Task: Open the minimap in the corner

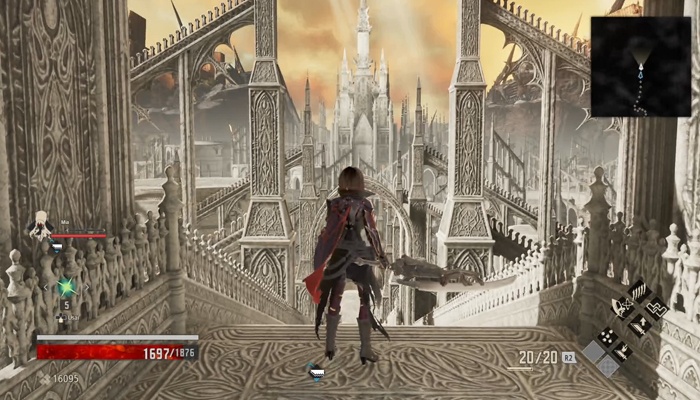Action: (640, 66)
